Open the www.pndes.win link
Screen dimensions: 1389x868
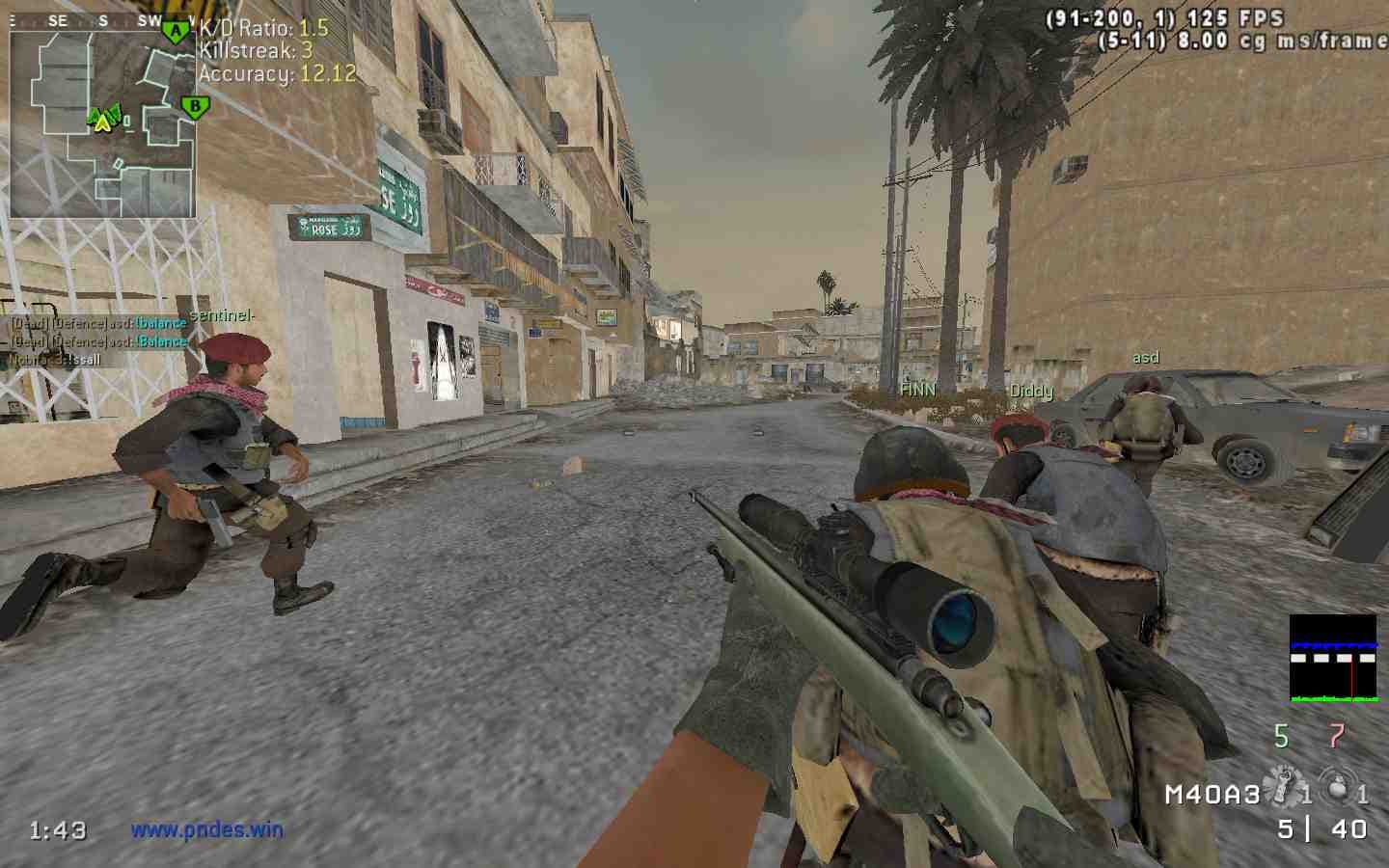[x=207, y=828]
